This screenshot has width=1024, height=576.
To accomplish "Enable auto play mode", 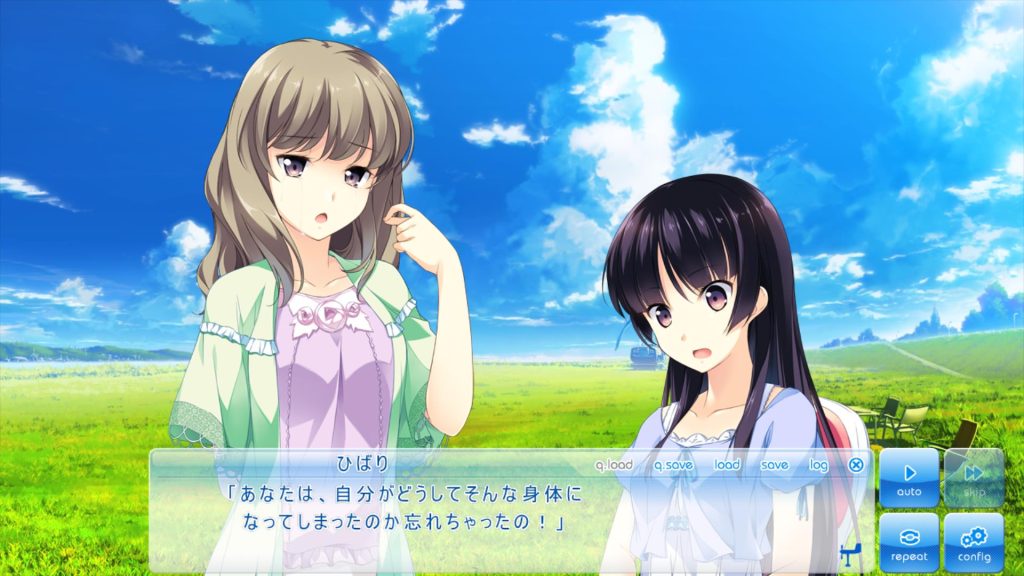I will pos(909,478).
